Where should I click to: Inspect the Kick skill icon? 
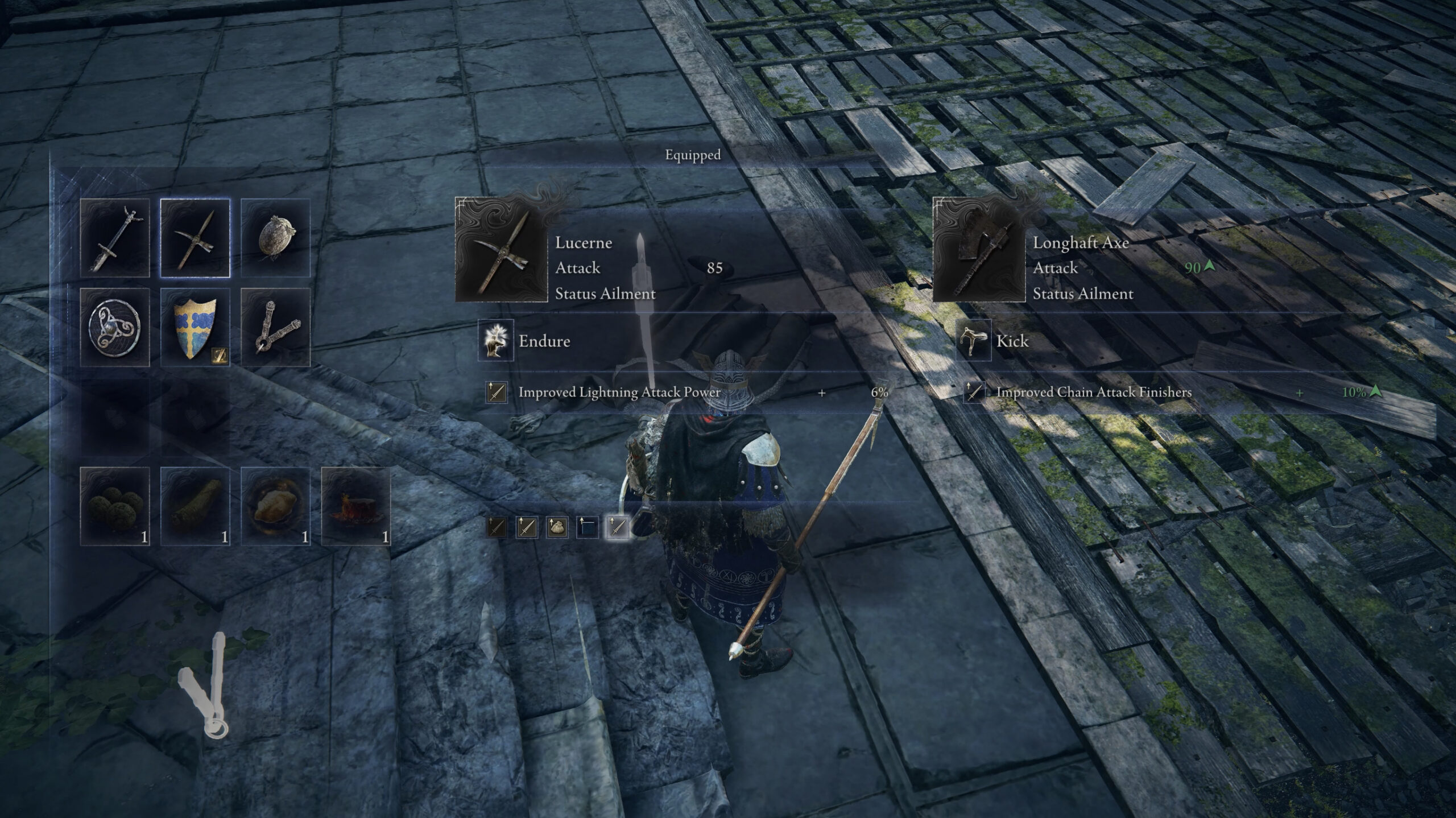974,341
